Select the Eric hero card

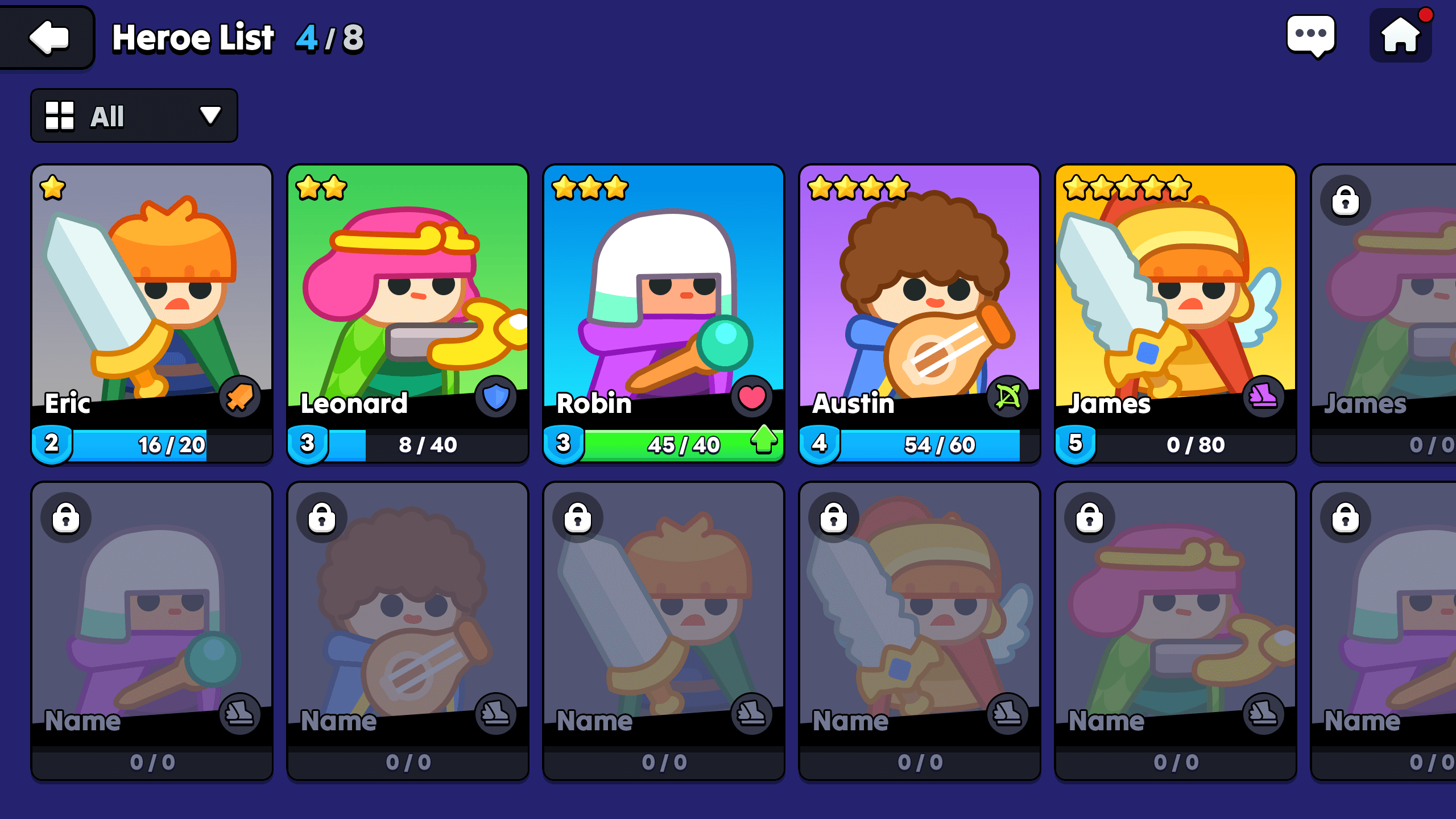pyautogui.click(x=152, y=307)
